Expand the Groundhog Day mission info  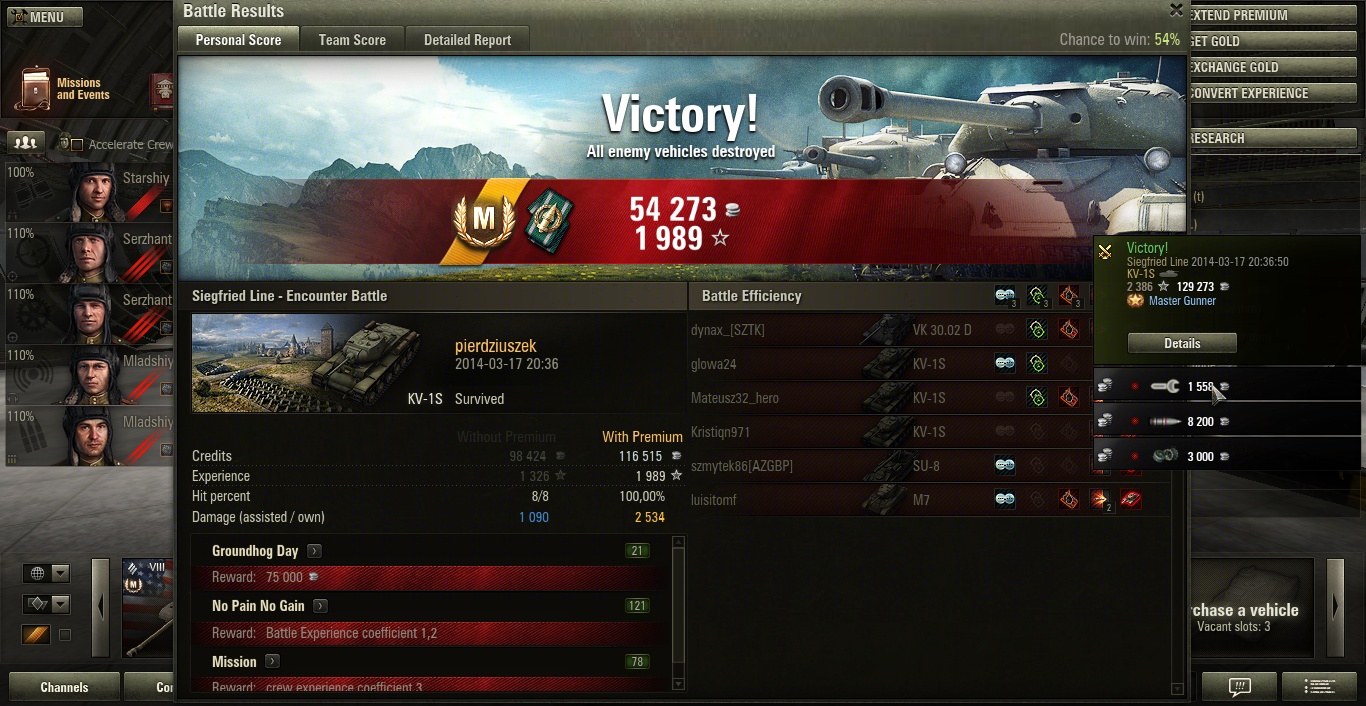coord(314,551)
